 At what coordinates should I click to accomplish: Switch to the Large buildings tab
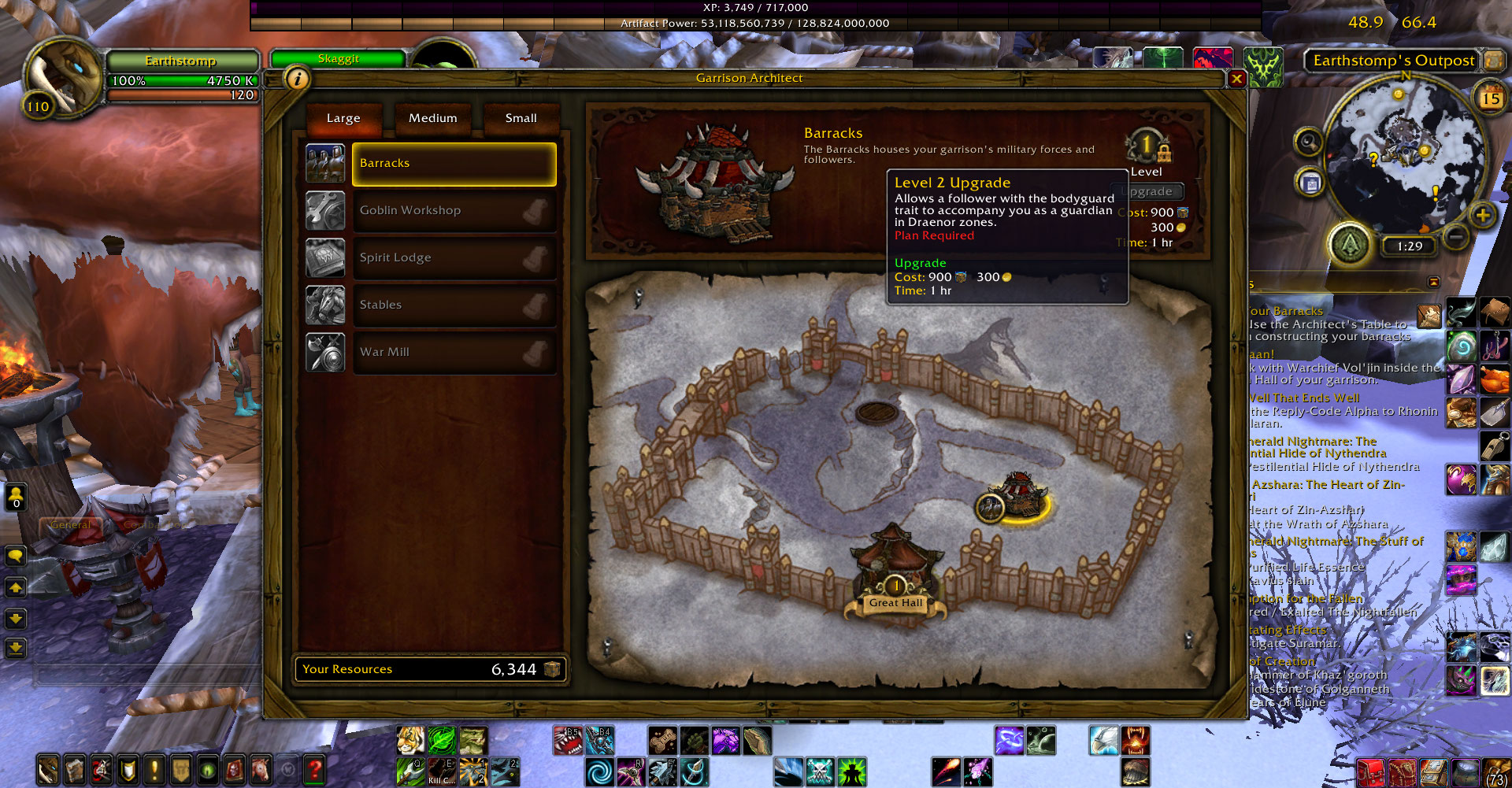click(x=343, y=118)
